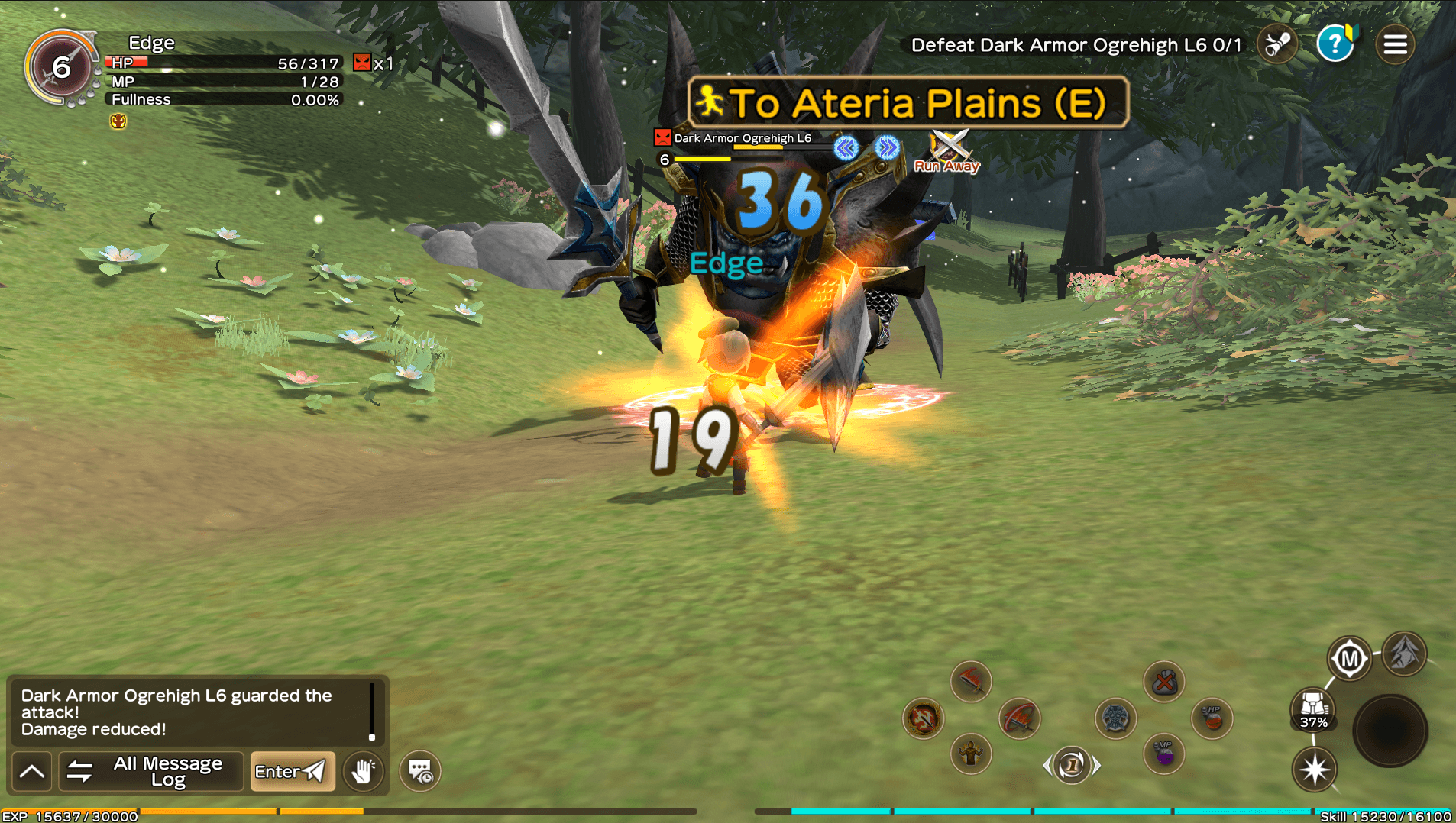Open the Defeat Dark Armor Ogrehigh quest tracker
This screenshot has height=823, width=1456.
(1076, 45)
